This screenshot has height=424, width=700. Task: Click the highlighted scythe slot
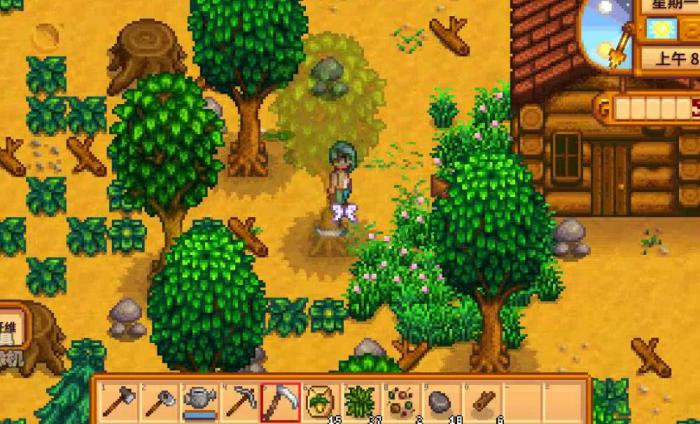pyautogui.click(x=278, y=402)
